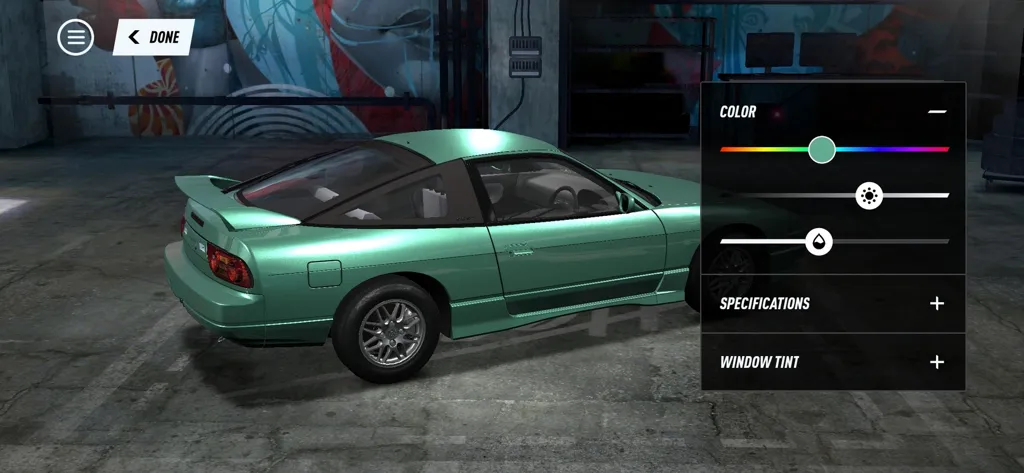Expand the Specifications section
Viewport: 1024px width, 473px height.
[936, 303]
